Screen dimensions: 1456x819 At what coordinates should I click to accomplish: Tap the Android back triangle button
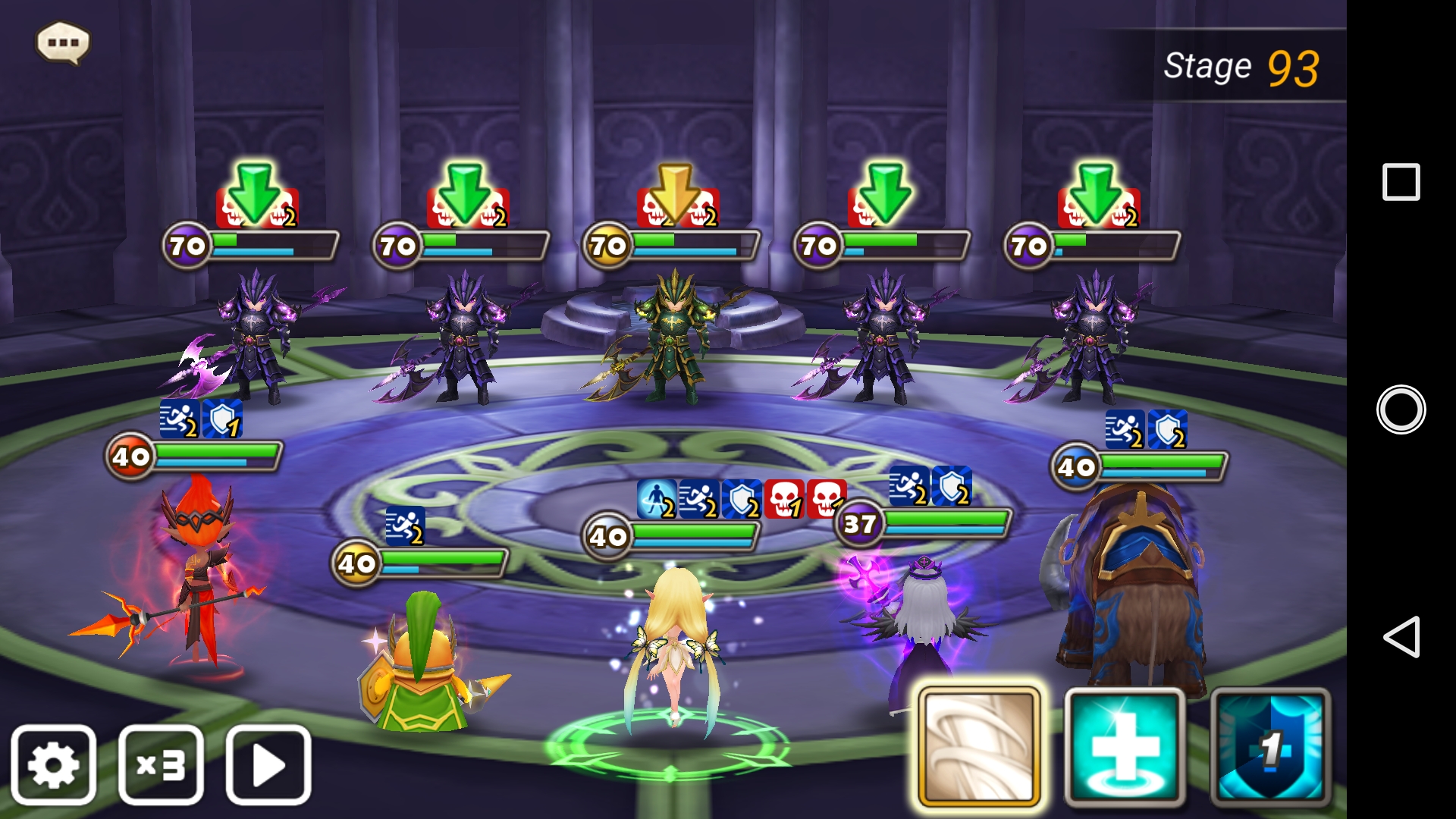[x=1401, y=637]
